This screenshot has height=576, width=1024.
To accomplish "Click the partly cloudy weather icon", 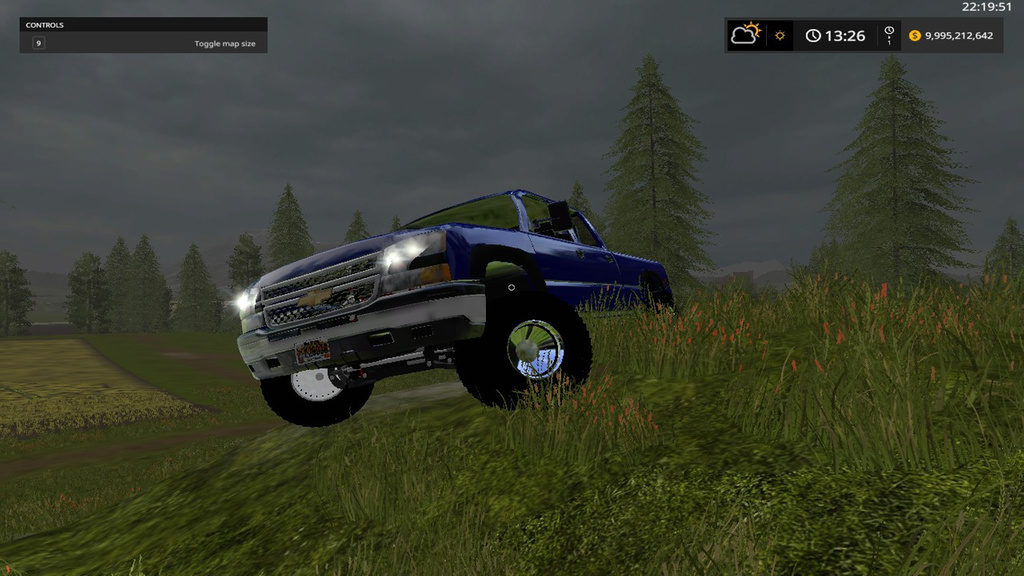I will pos(746,35).
